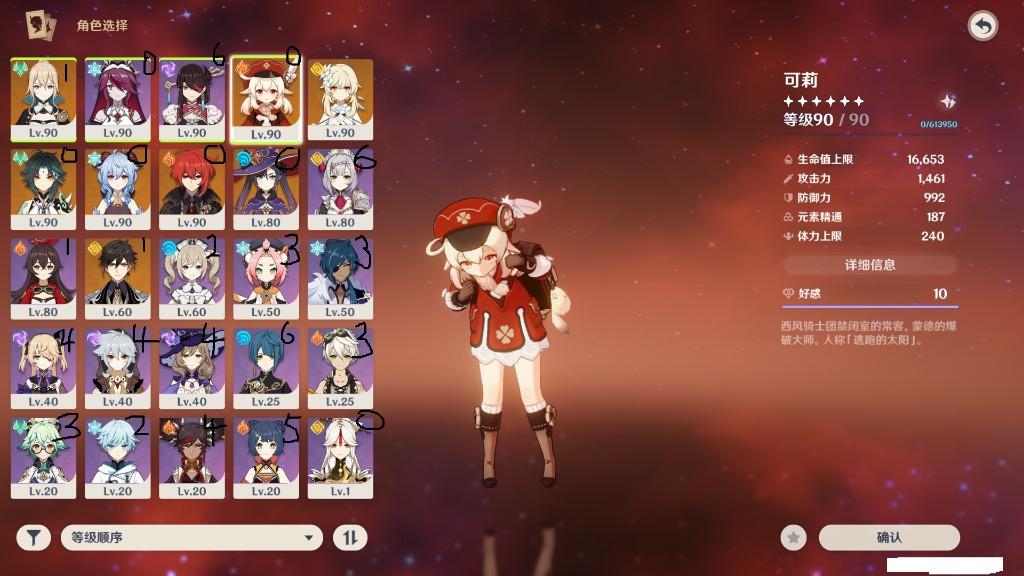
Task: Open 详细信息 character details
Action: [870, 265]
